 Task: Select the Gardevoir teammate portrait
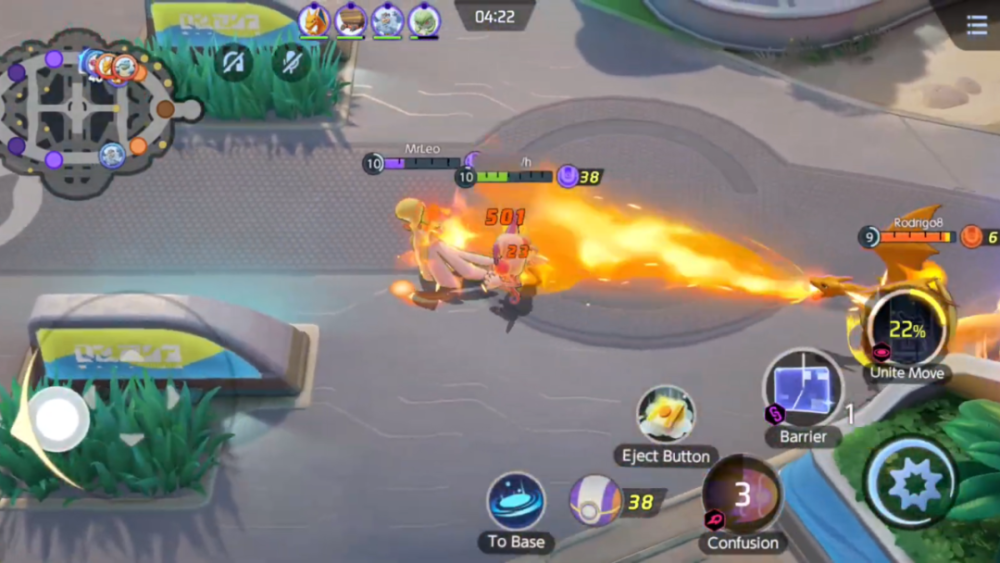click(x=424, y=20)
